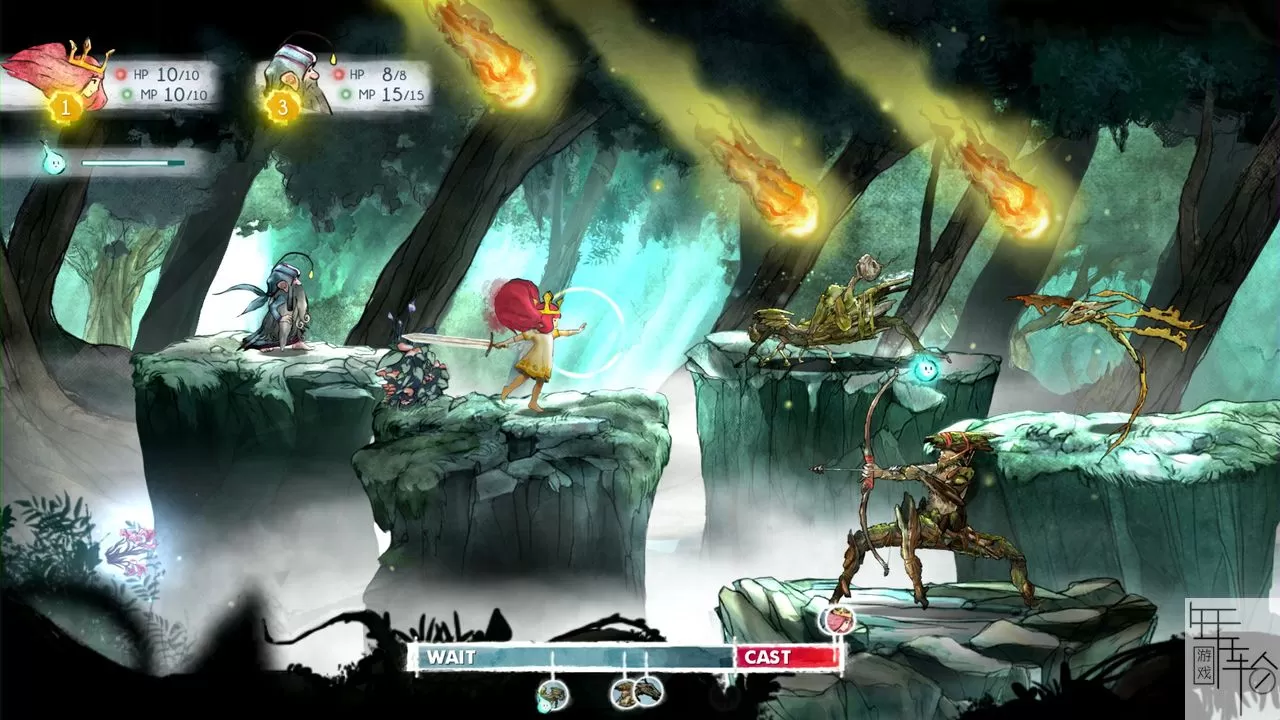Select the enemy timeline marker with blue wisp

point(552,694)
